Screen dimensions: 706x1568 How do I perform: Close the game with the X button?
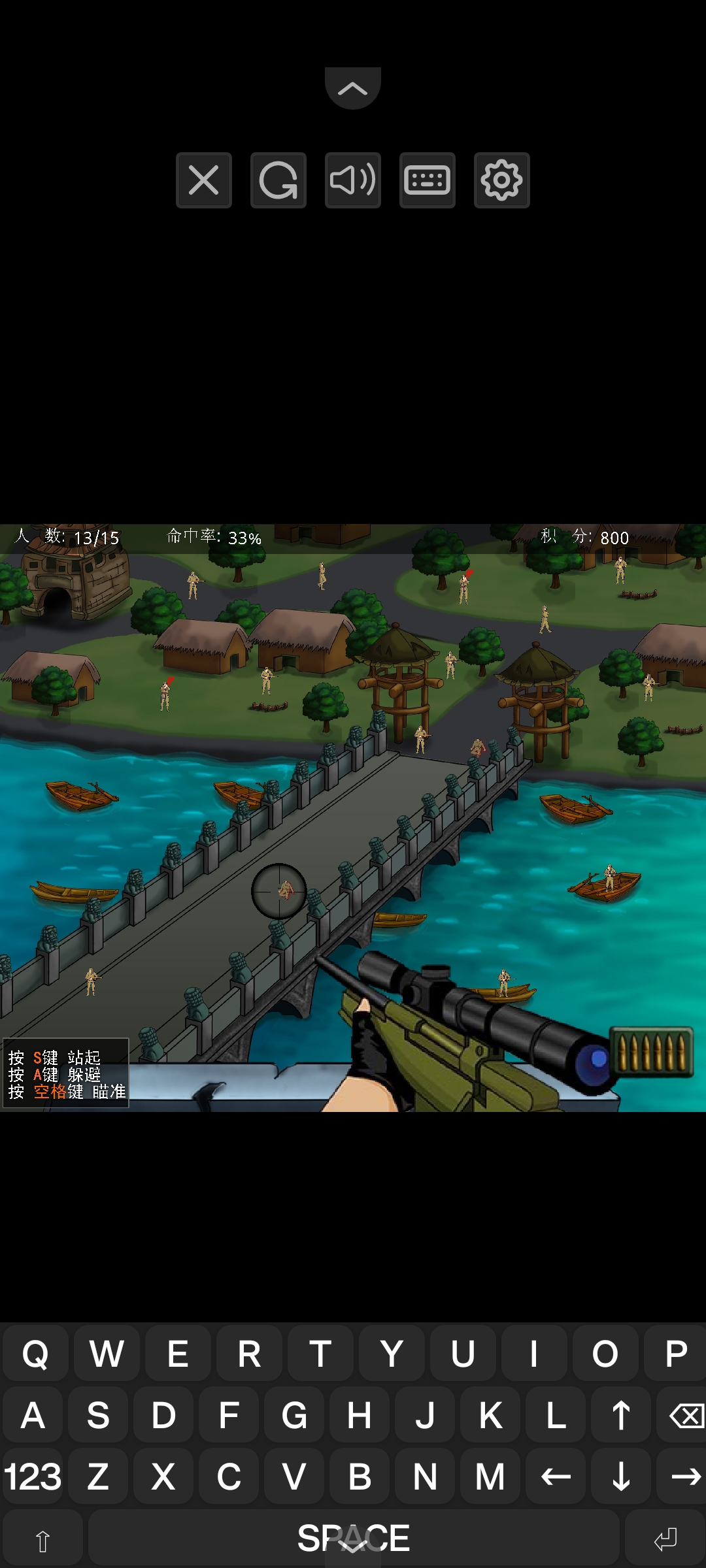(203, 180)
